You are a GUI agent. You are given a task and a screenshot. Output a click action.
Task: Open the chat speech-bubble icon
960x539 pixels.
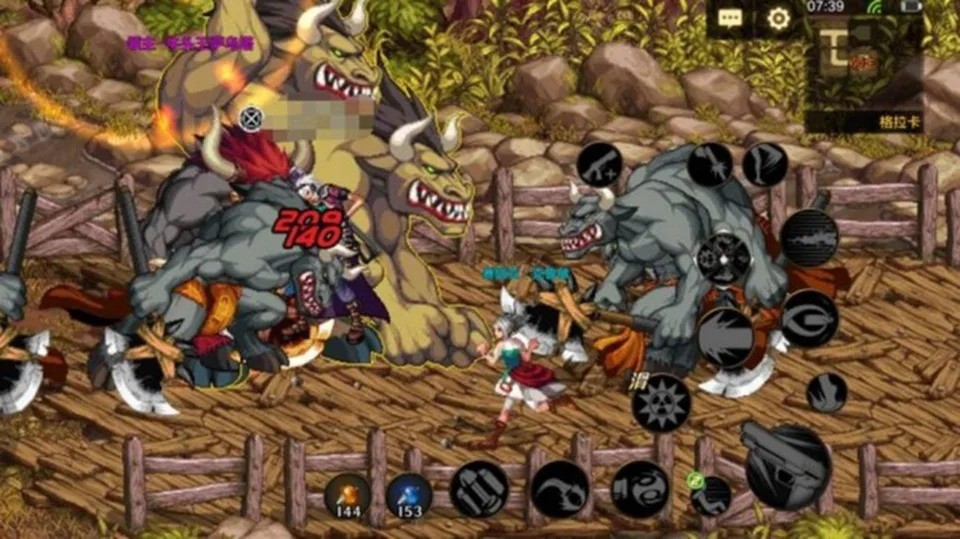730,18
